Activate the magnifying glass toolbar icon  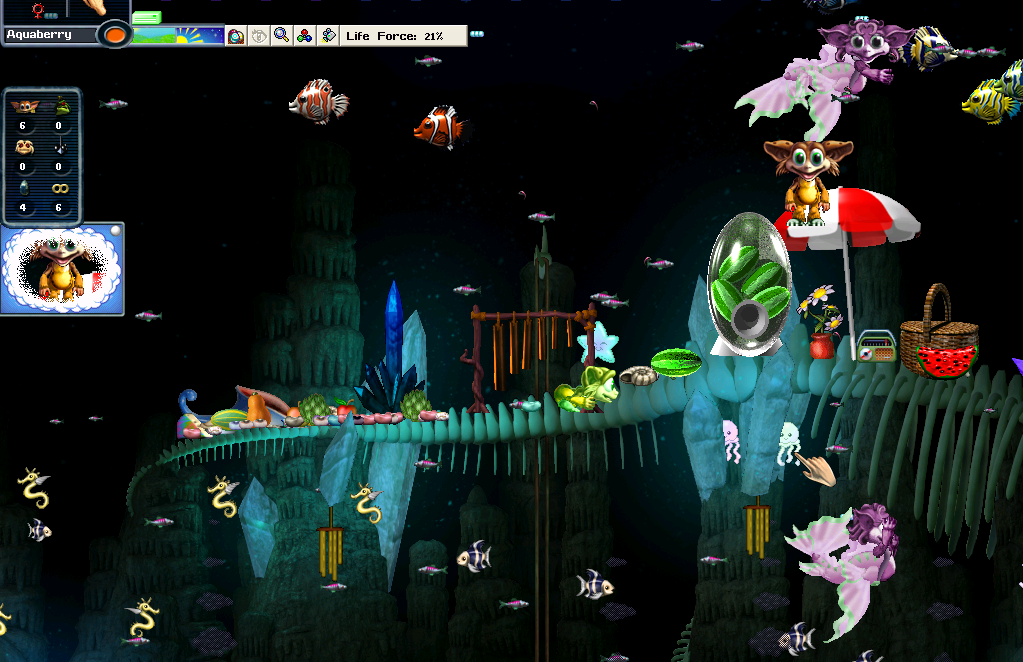[282, 36]
